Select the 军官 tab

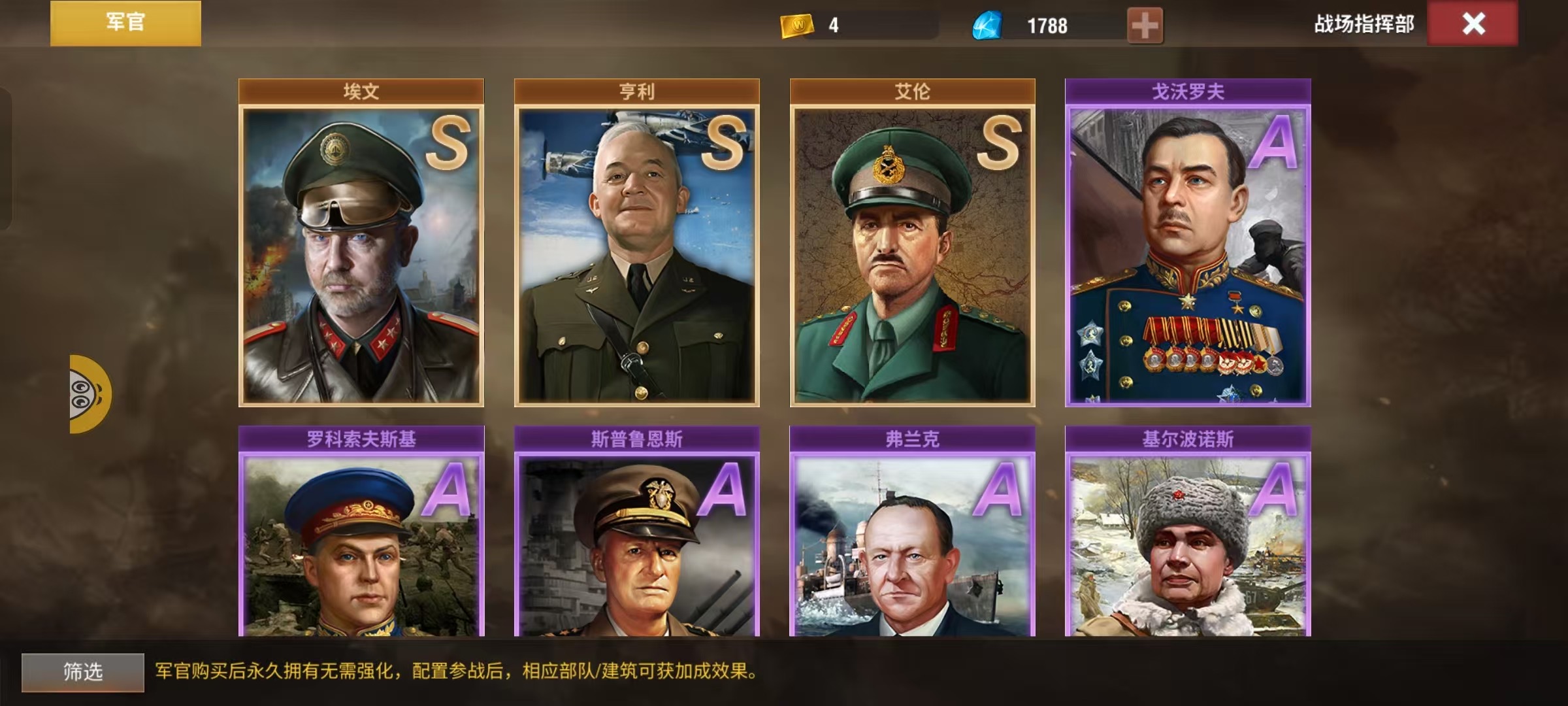pos(125,23)
